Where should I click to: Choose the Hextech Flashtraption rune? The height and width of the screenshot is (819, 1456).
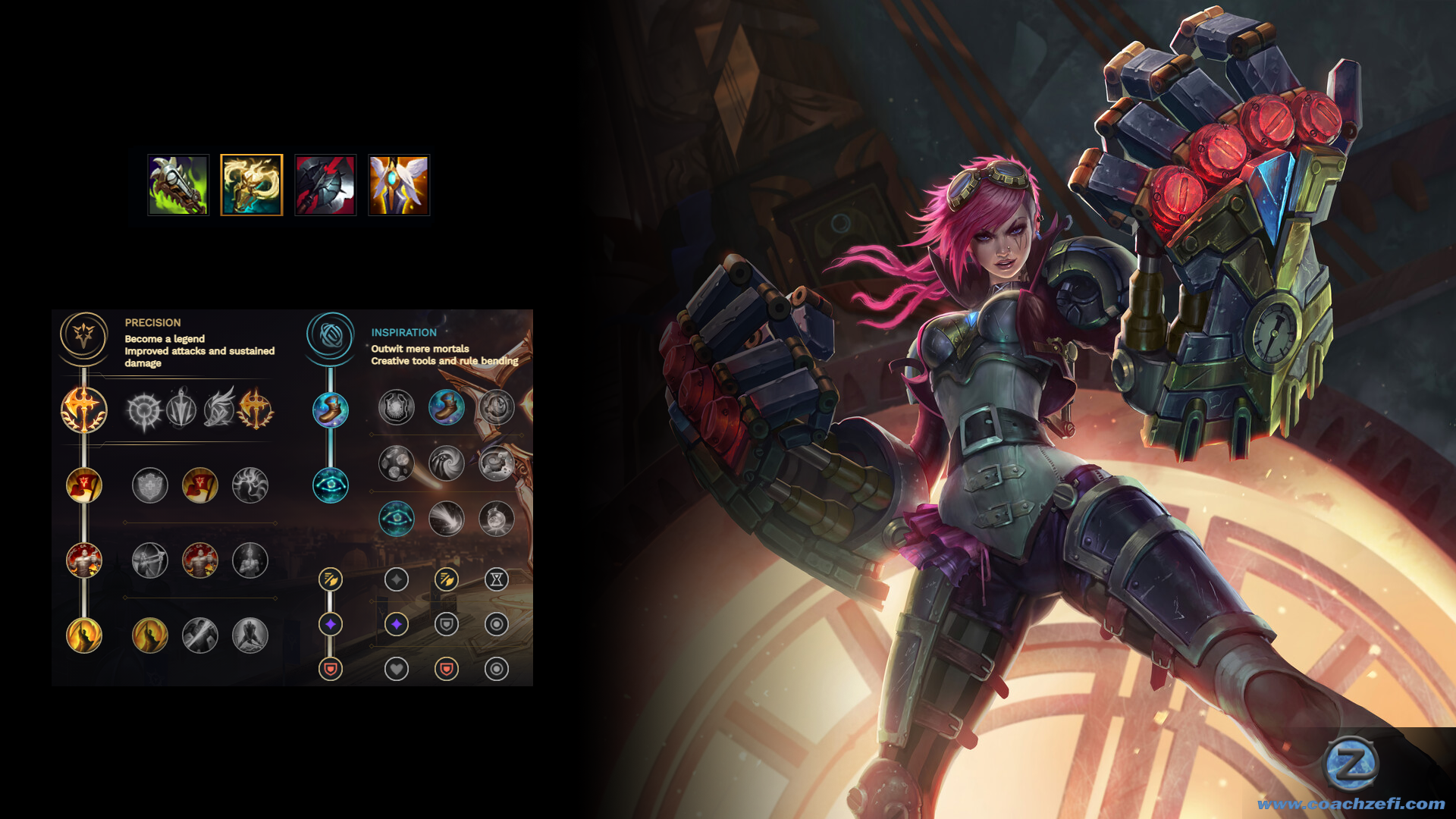(x=397, y=407)
